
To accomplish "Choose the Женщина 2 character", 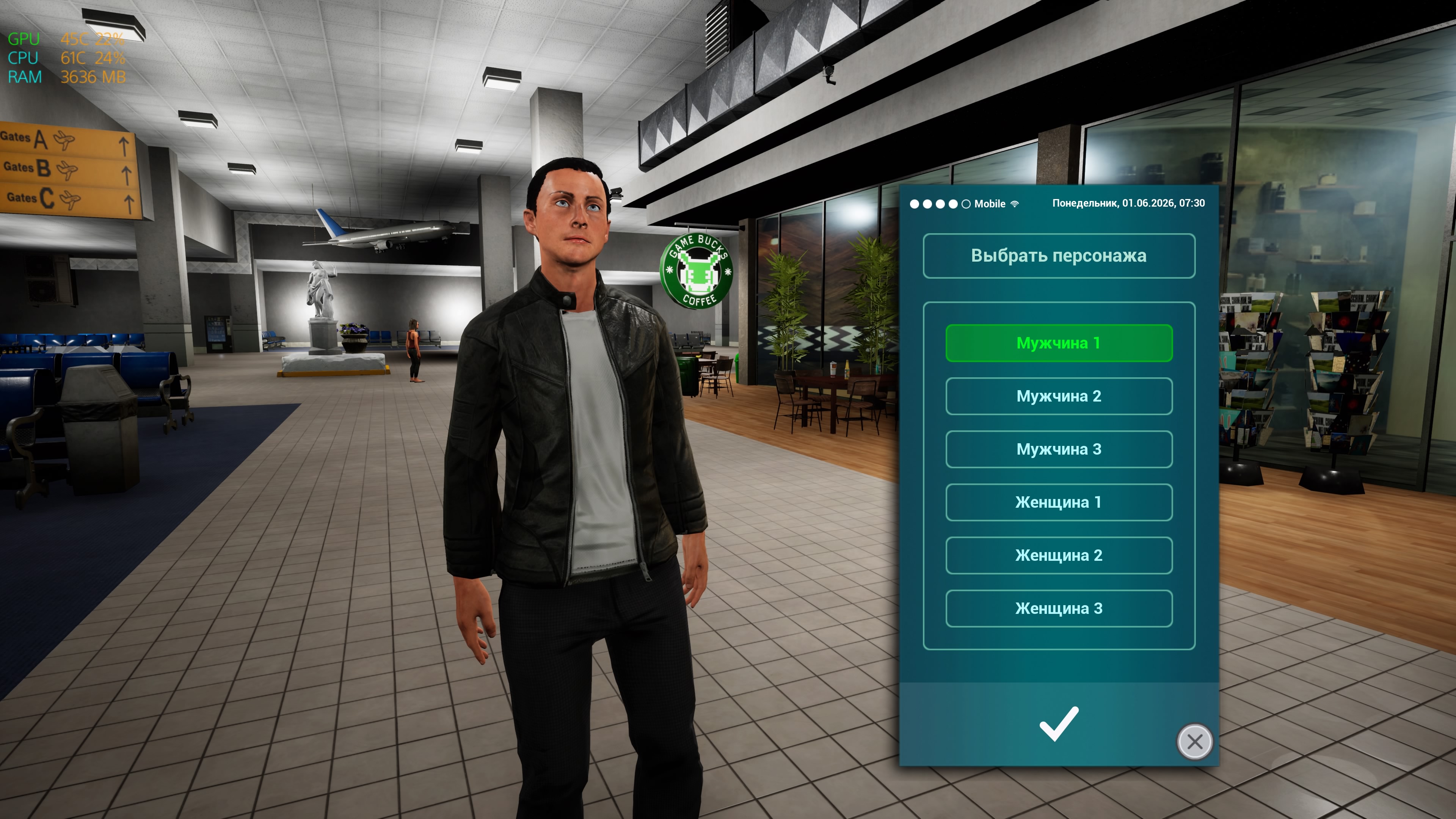I will click(x=1059, y=555).
